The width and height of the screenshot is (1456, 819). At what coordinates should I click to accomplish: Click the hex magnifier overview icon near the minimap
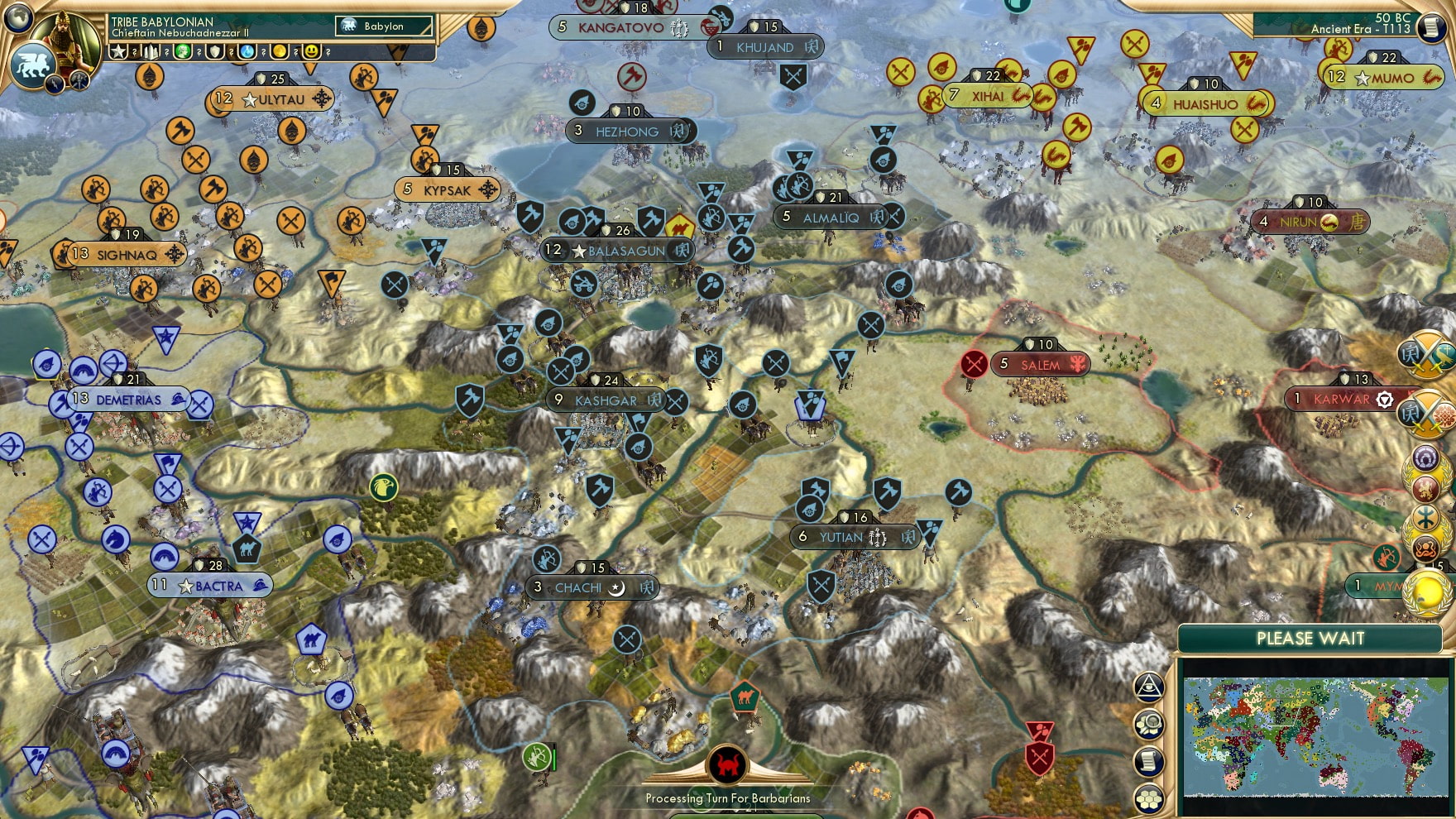[1148, 724]
